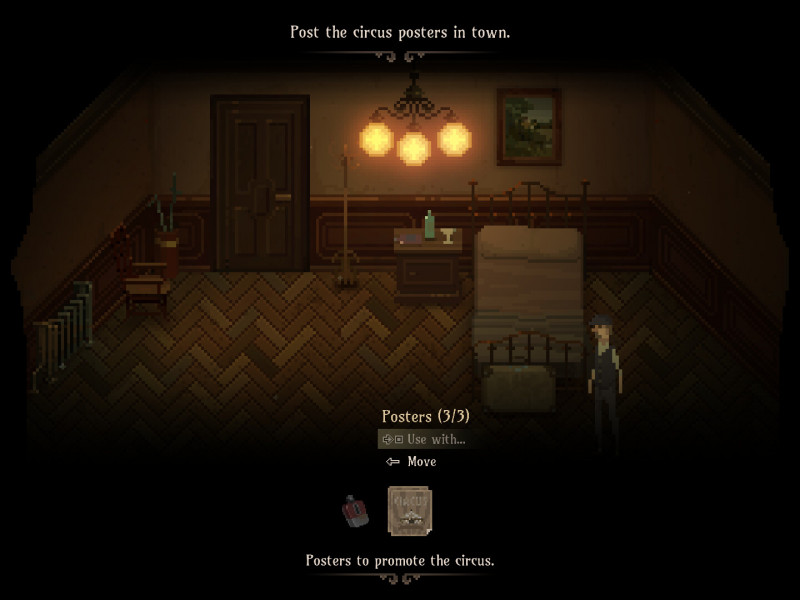The image size is (800, 600).
Task: Choose the "Use with..." action
Action: pyautogui.click(x=425, y=439)
